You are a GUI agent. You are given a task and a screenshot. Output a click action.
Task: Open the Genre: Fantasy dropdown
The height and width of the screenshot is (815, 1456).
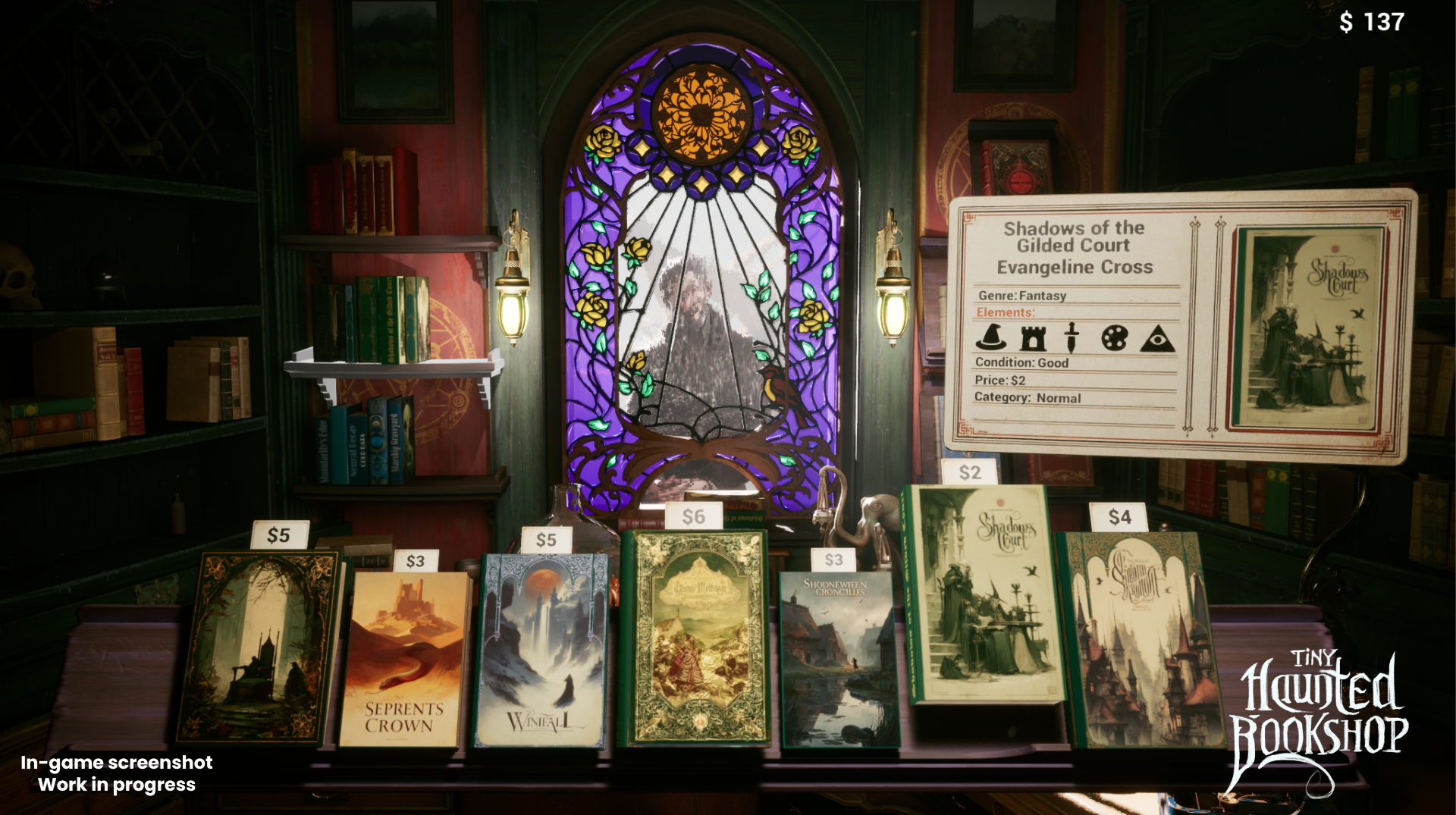(x=1021, y=296)
